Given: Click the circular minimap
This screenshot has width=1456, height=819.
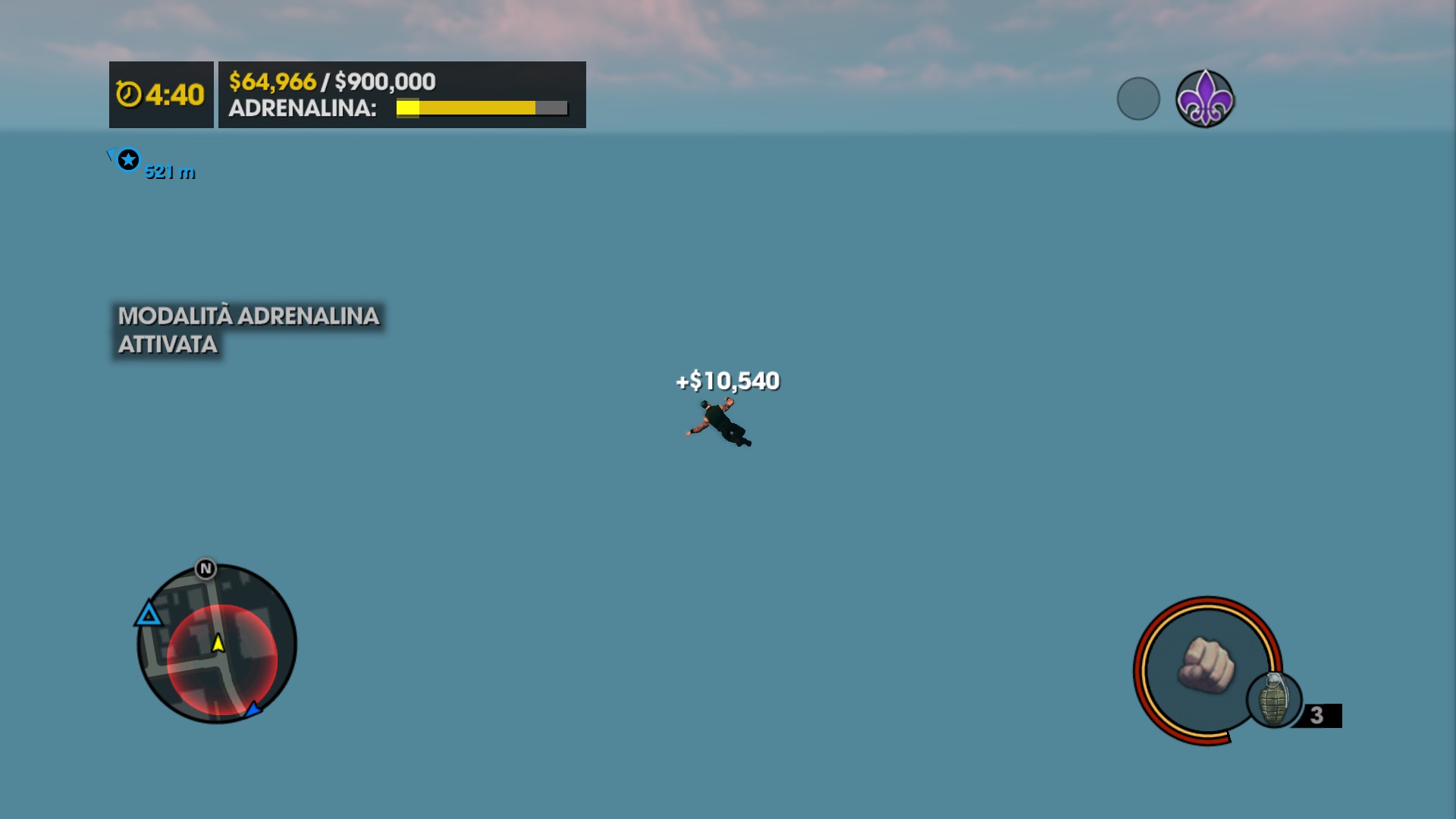Looking at the screenshot, I should tap(217, 644).
